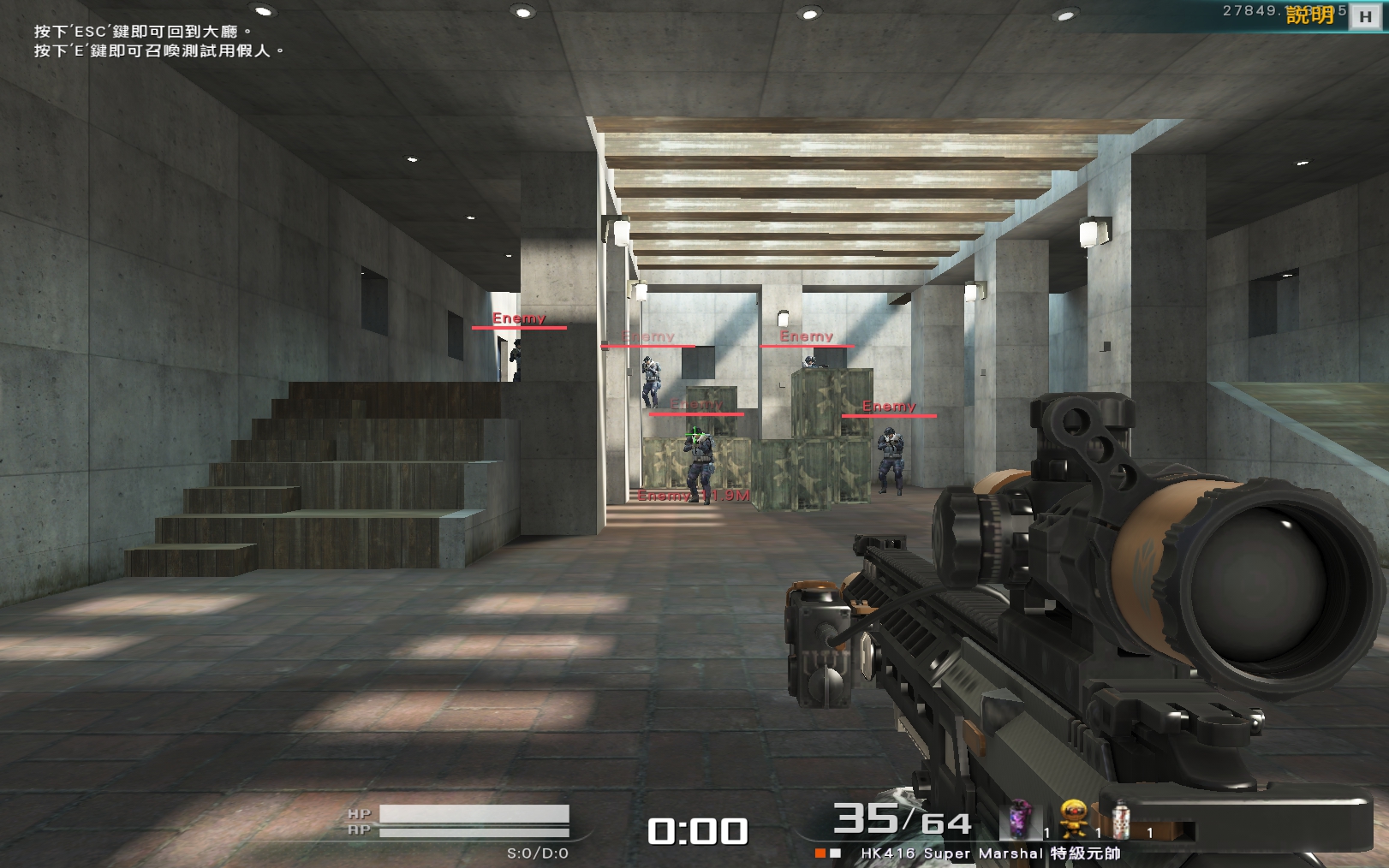The height and width of the screenshot is (868, 1389).
Task: Pick the white spray canister item
Action: [1120, 819]
